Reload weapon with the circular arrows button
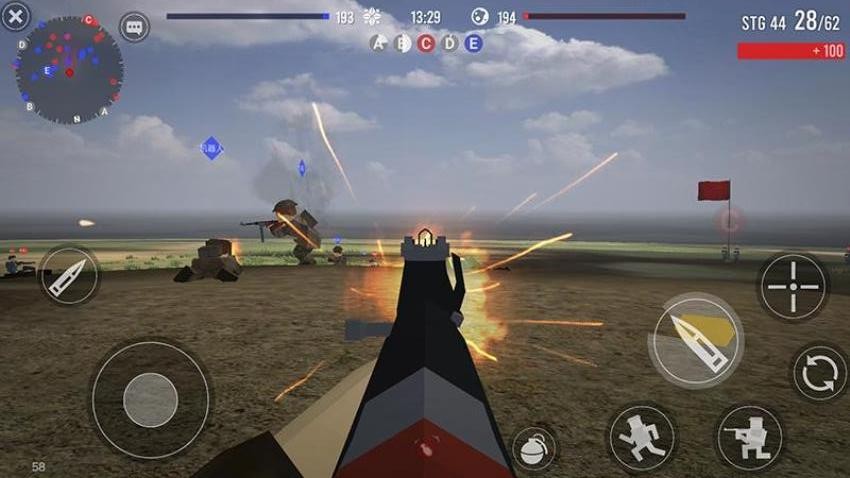 [820, 373]
